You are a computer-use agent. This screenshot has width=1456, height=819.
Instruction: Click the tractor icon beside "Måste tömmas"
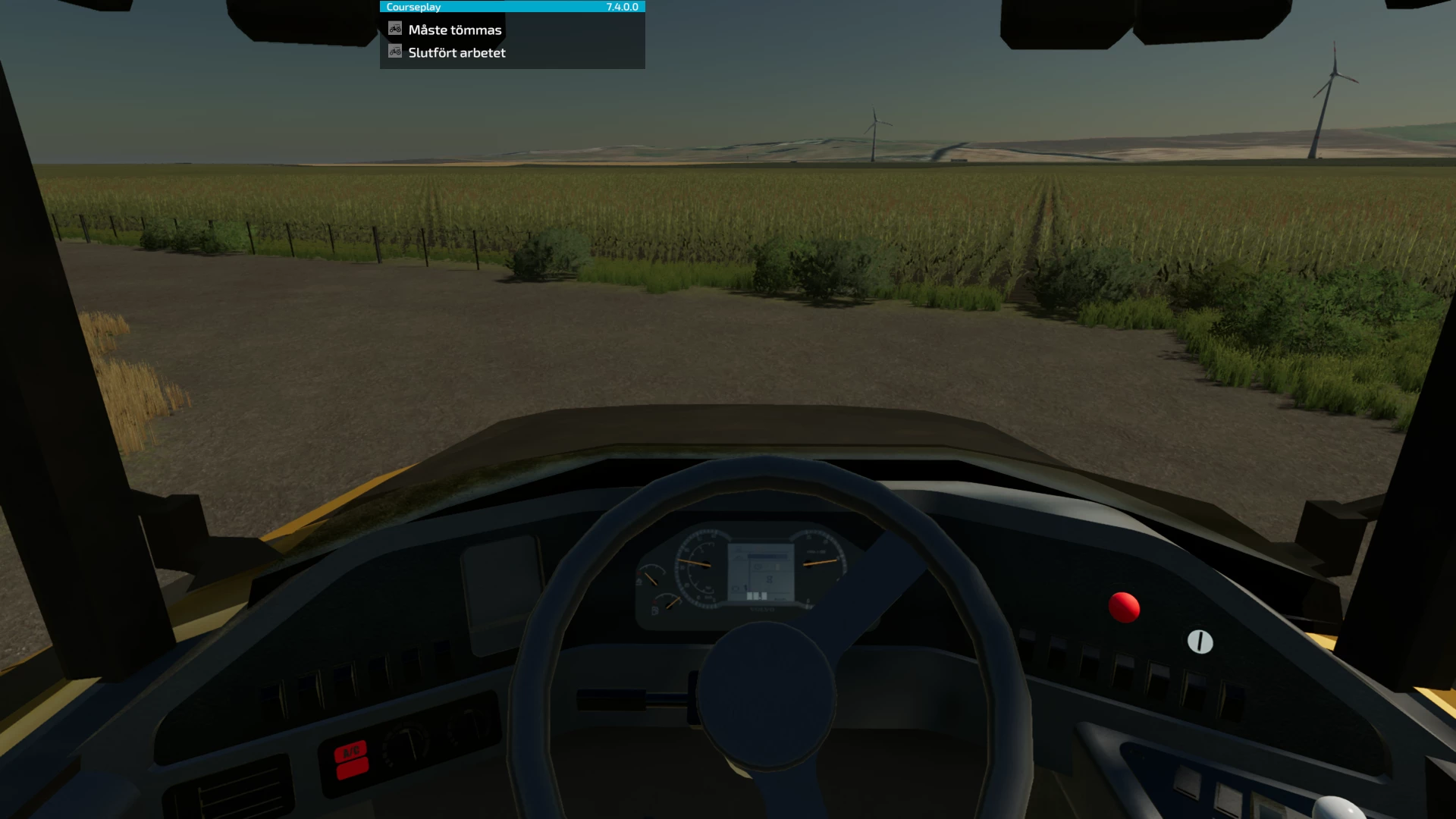395,29
